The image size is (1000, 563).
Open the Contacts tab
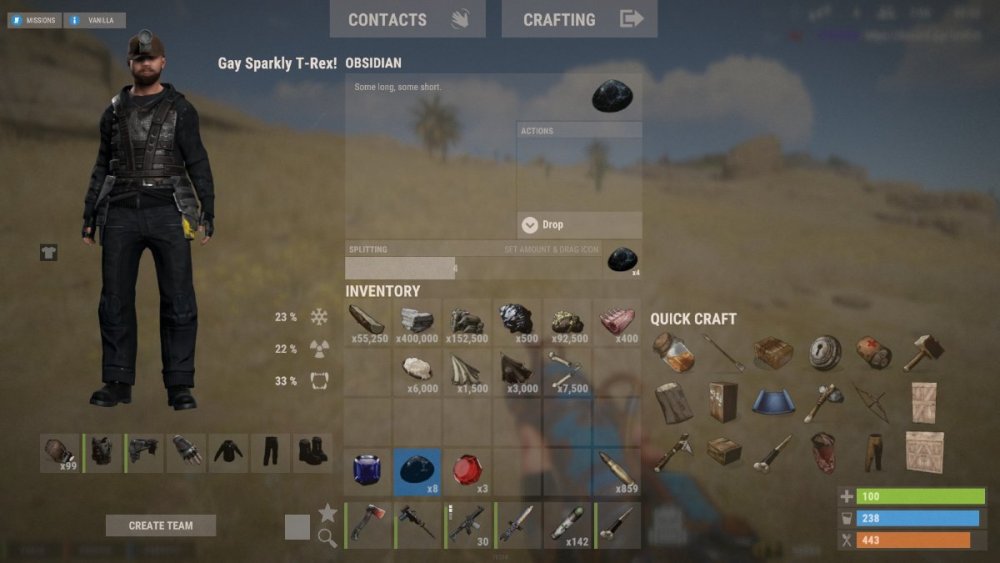point(407,19)
